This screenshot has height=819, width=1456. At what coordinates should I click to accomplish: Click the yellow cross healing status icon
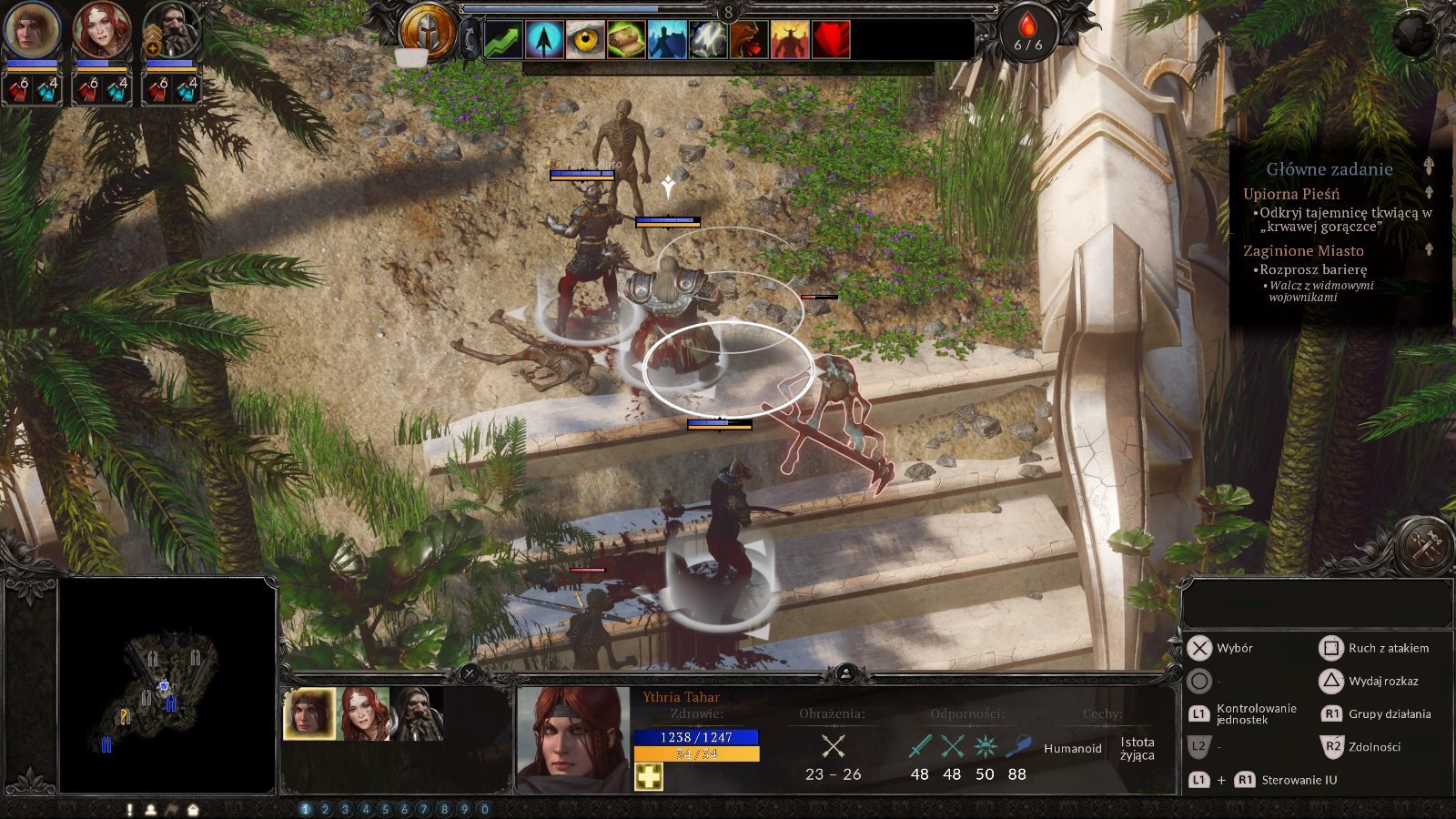pos(648,776)
